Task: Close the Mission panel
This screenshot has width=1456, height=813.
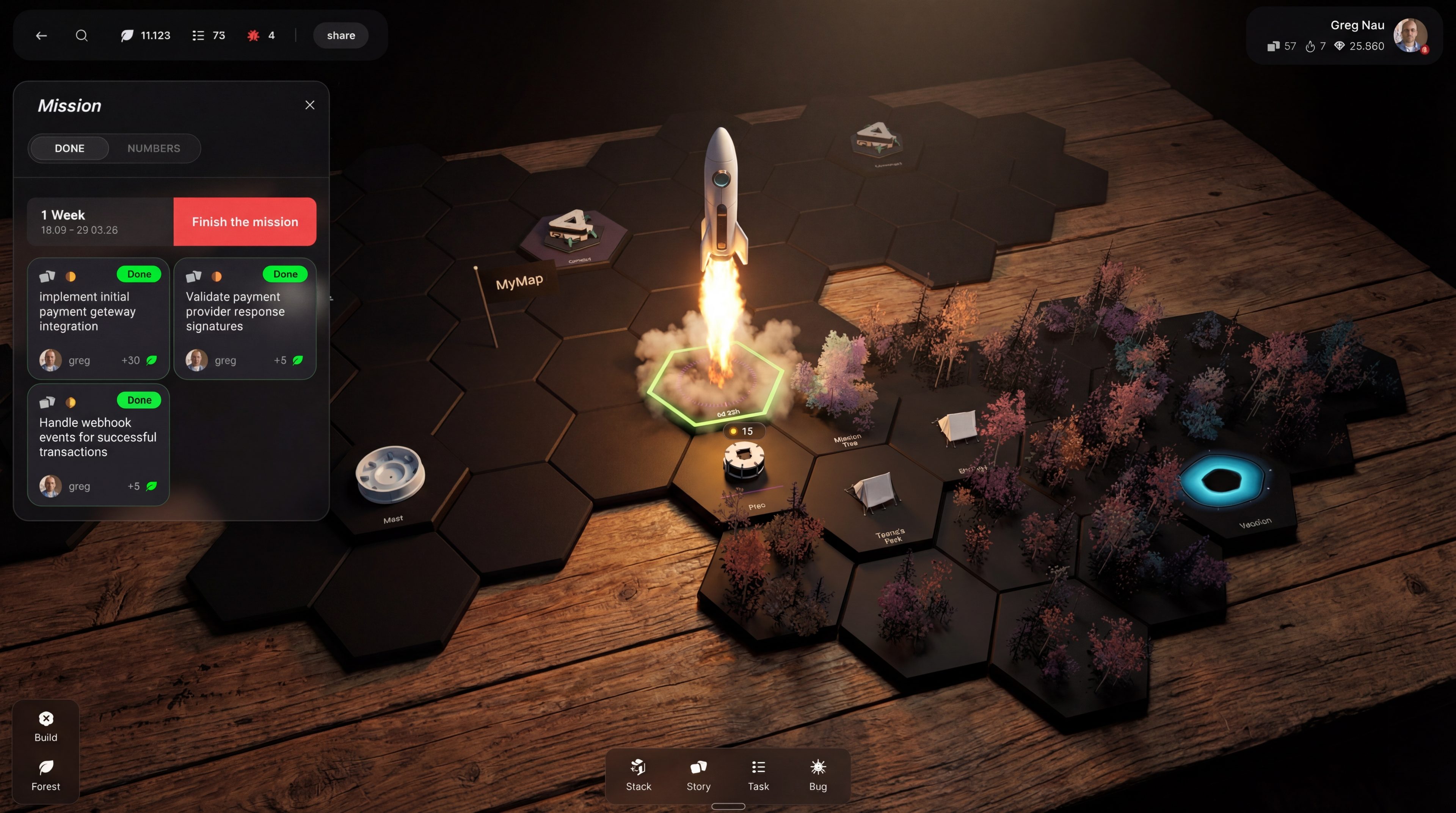Action: pyautogui.click(x=309, y=105)
